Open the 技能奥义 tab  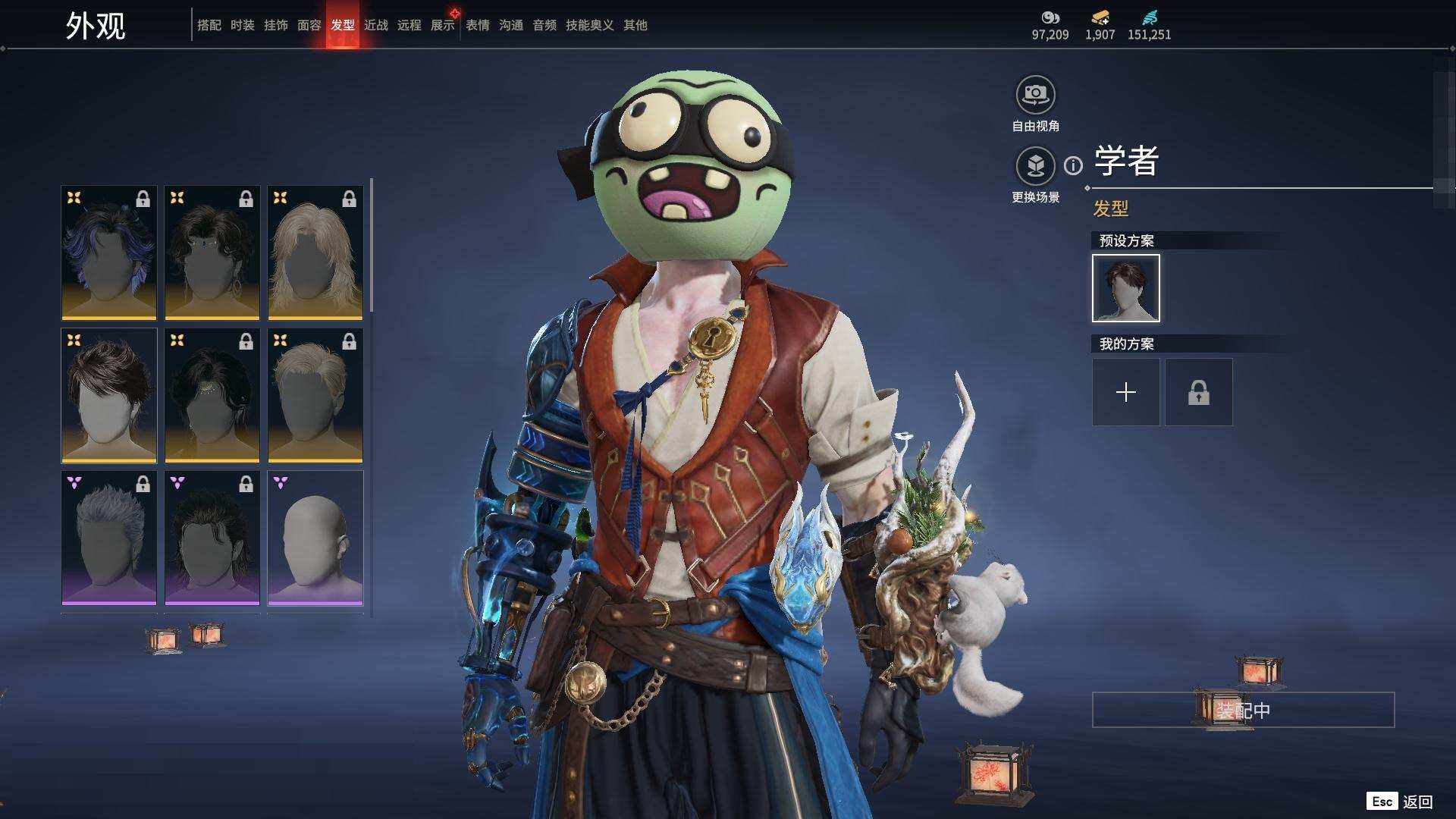[x=589, y=25]
